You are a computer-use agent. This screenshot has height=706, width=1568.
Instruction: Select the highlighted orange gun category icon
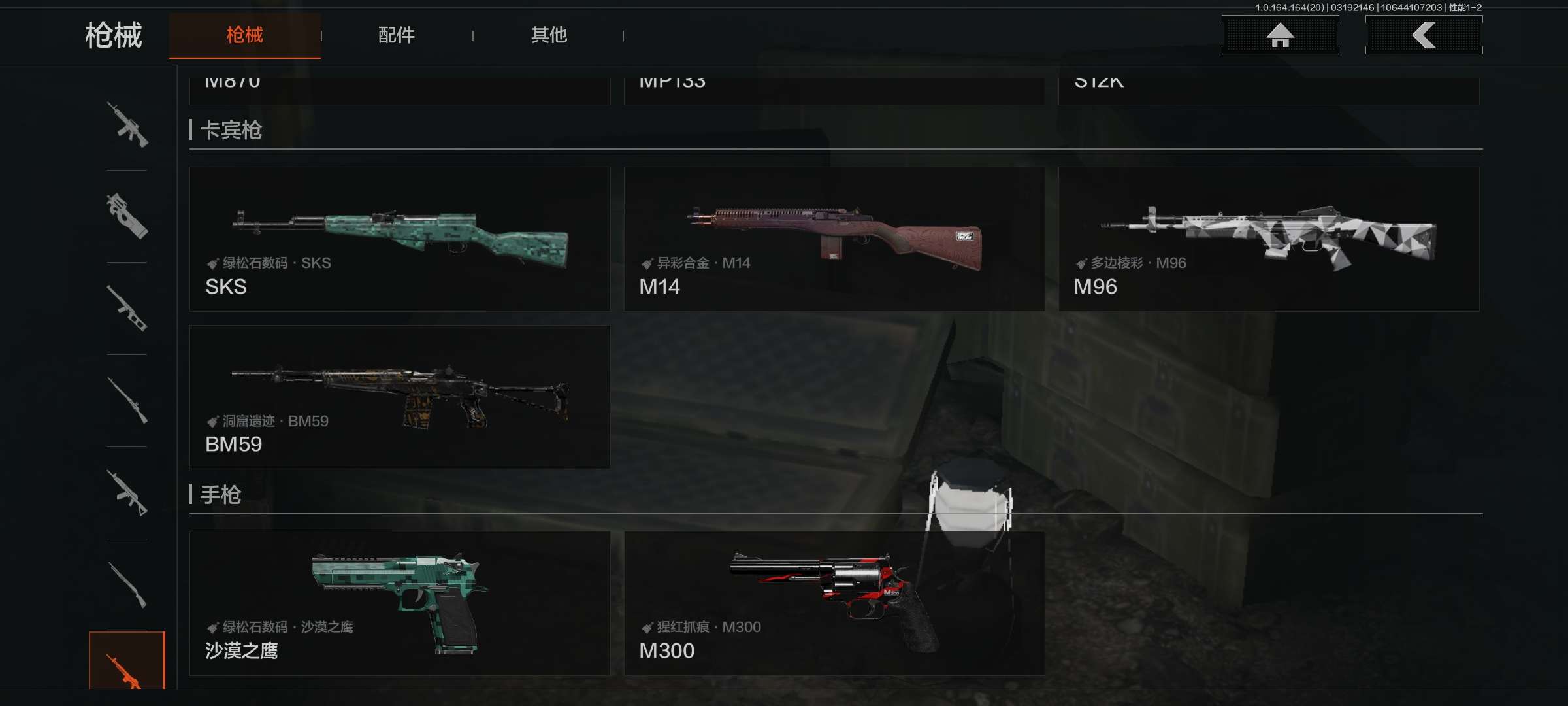tap(127, 662)
